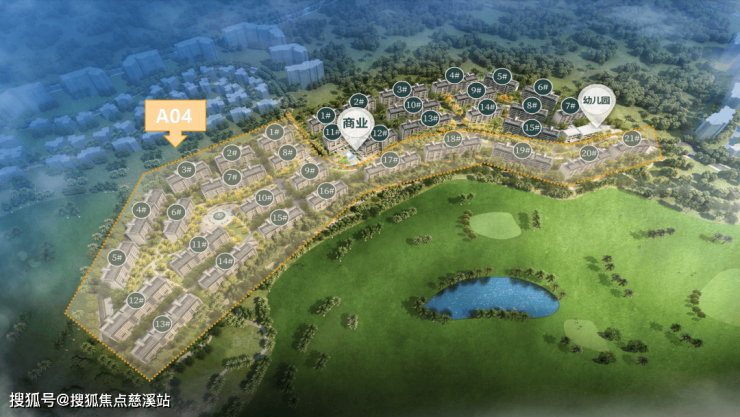This screenshot has height=417, width=740.
Task: Open the 幼儿园 map pin
Action: [594, 101]
